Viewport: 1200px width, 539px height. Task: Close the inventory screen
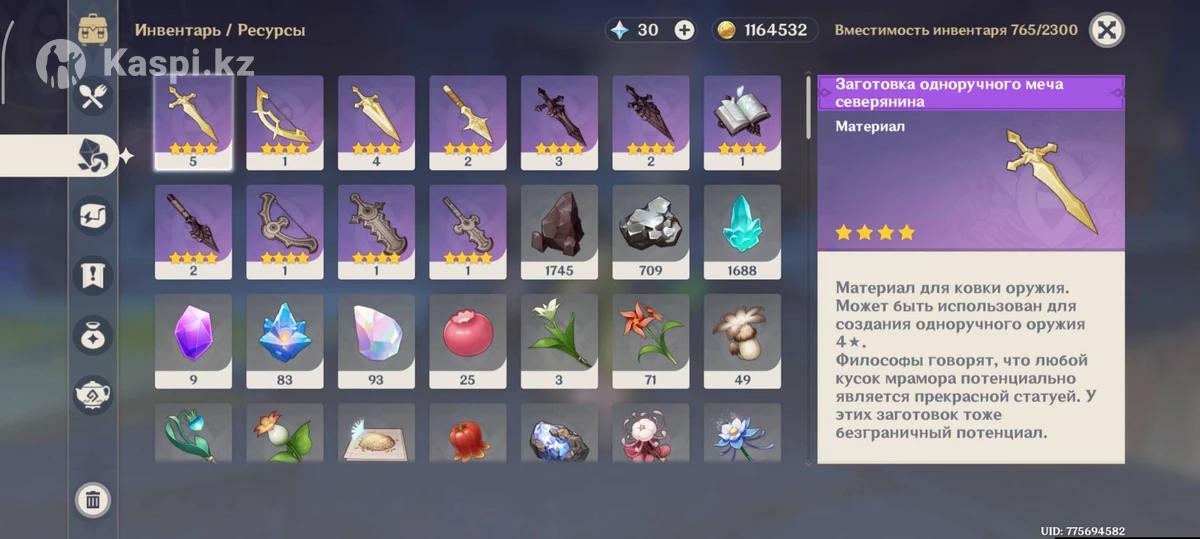[1106, 30]
